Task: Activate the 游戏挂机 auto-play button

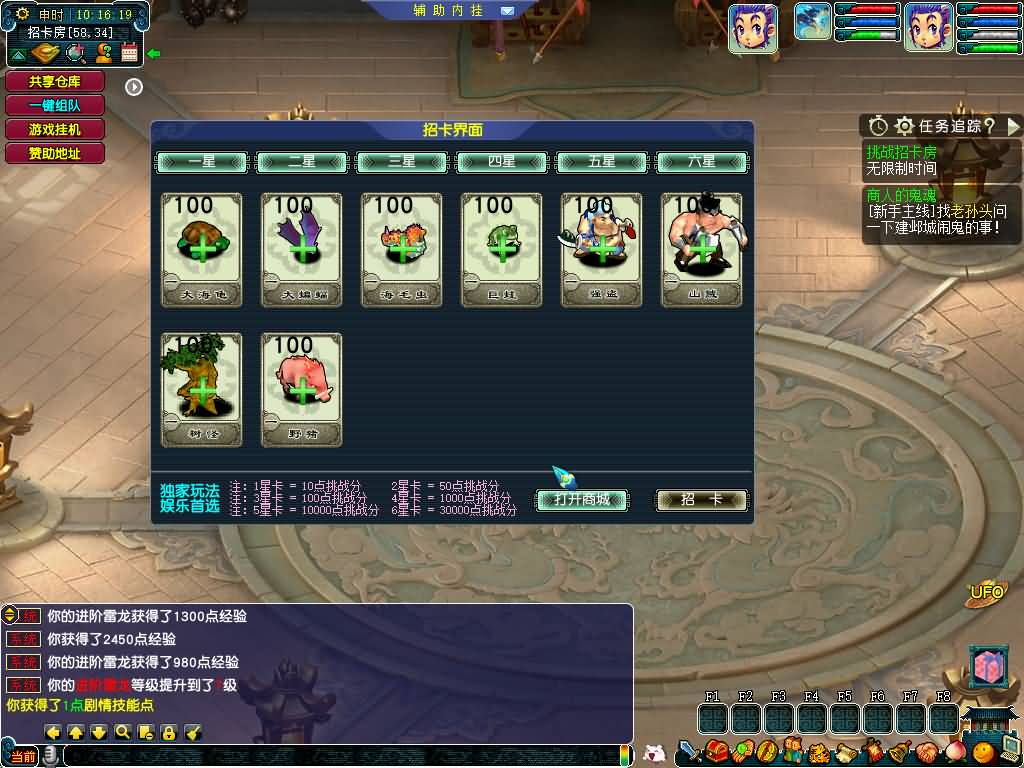Action: (54, 130)
